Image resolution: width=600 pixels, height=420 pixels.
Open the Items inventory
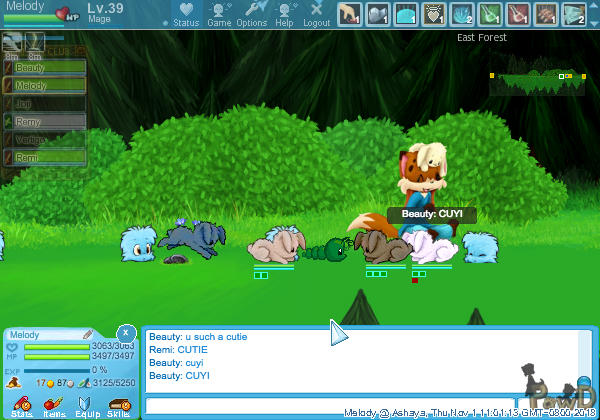point(54,405)
